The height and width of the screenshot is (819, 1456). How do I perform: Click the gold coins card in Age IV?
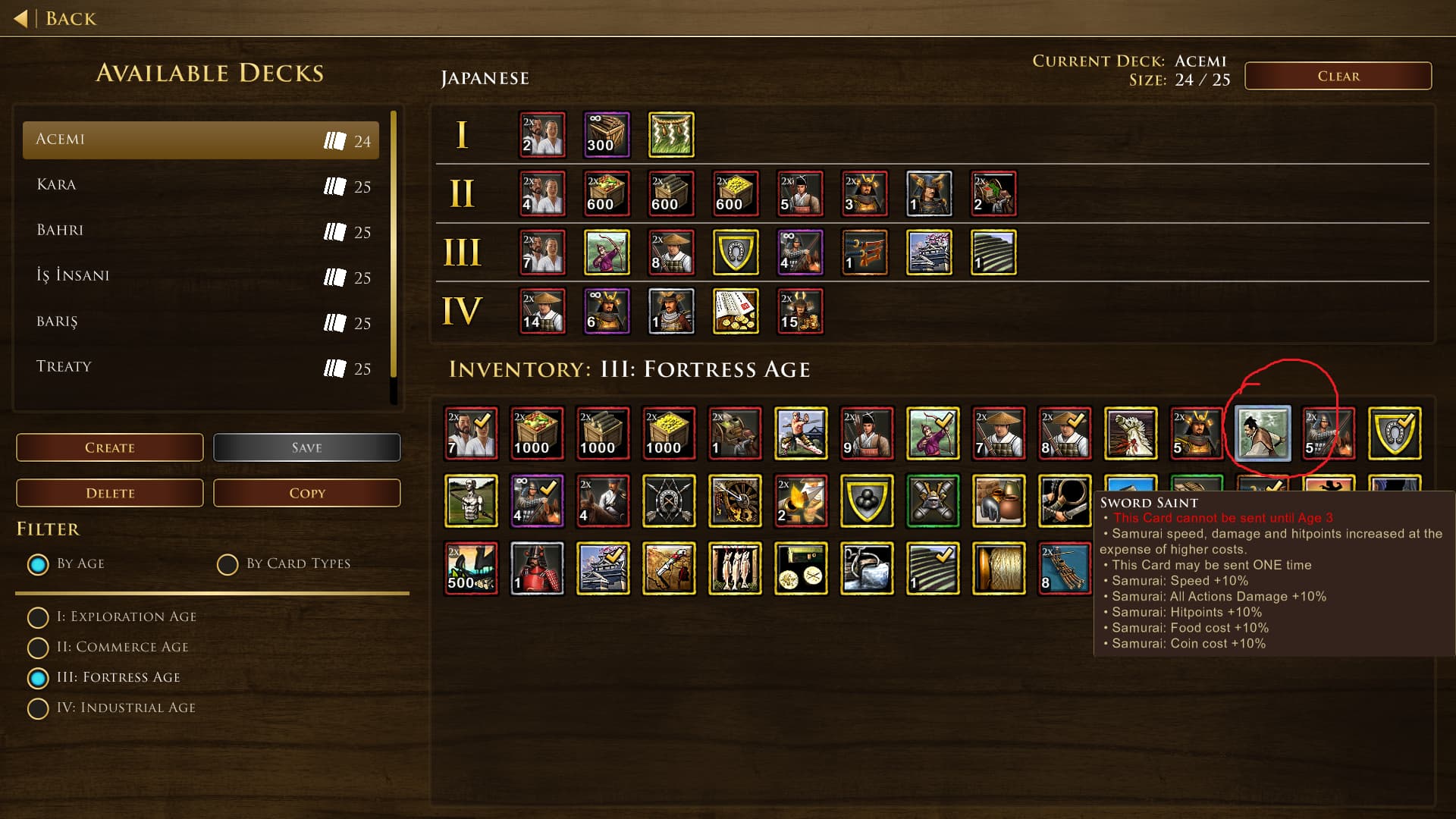pos(735,311)
